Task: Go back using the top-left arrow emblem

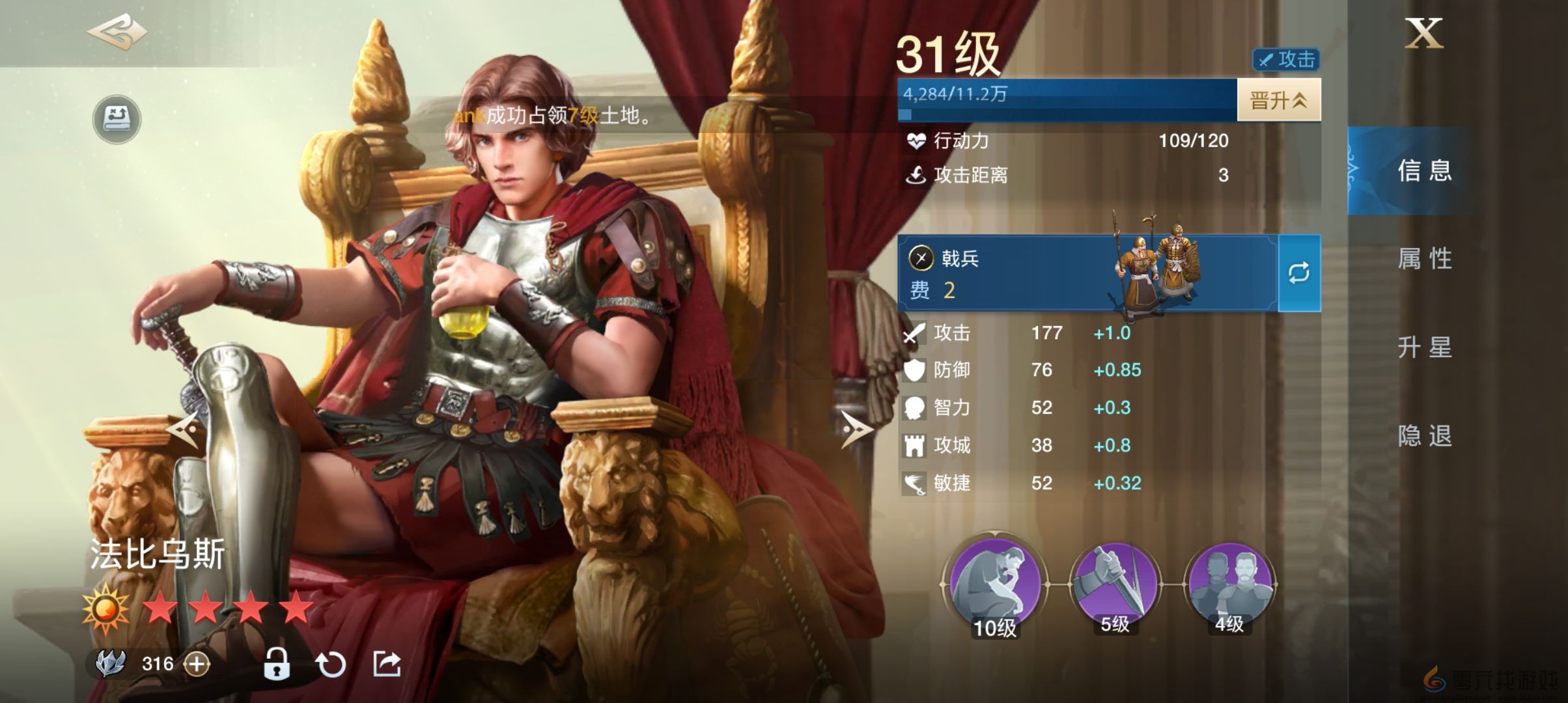Action: [x=117, y=33]
